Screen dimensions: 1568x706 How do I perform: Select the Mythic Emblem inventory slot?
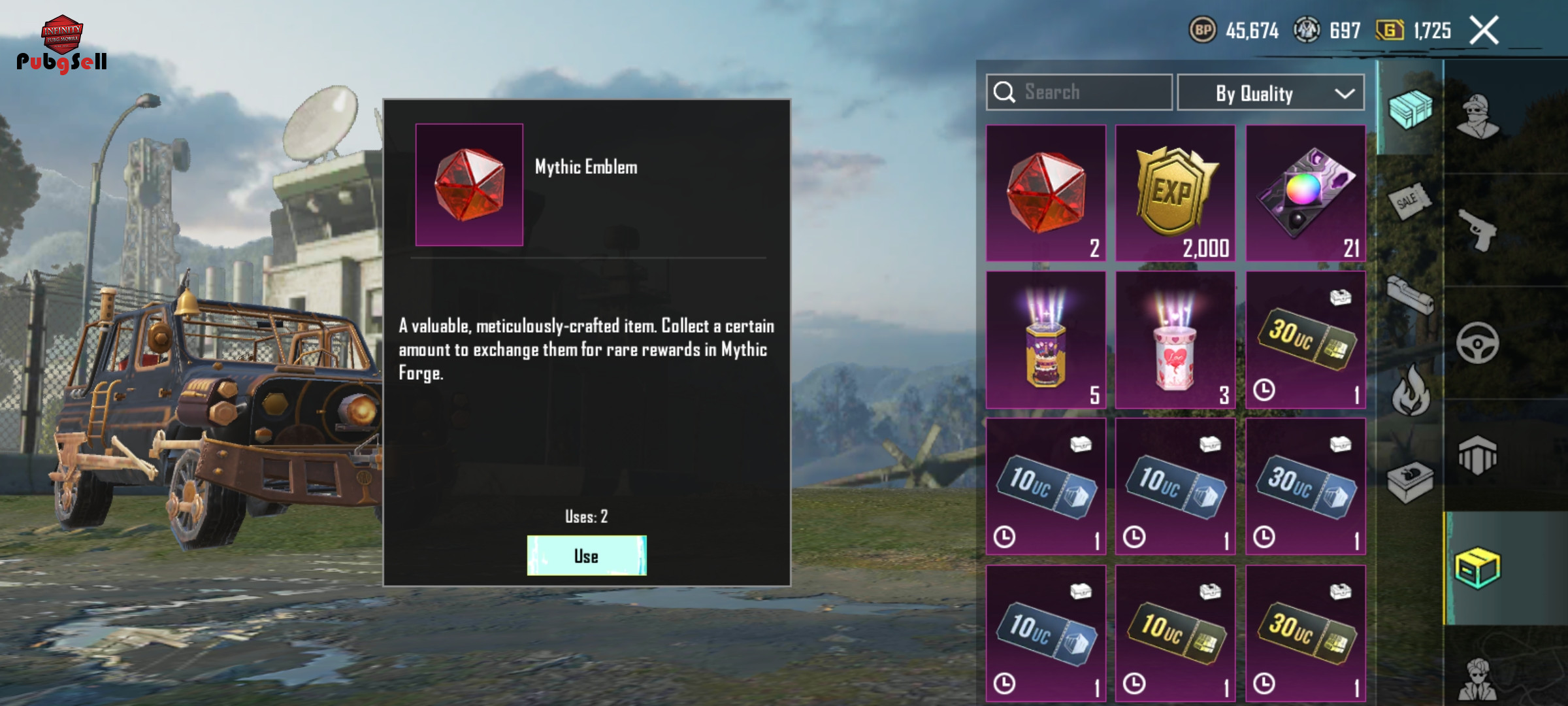(1045, 193)
